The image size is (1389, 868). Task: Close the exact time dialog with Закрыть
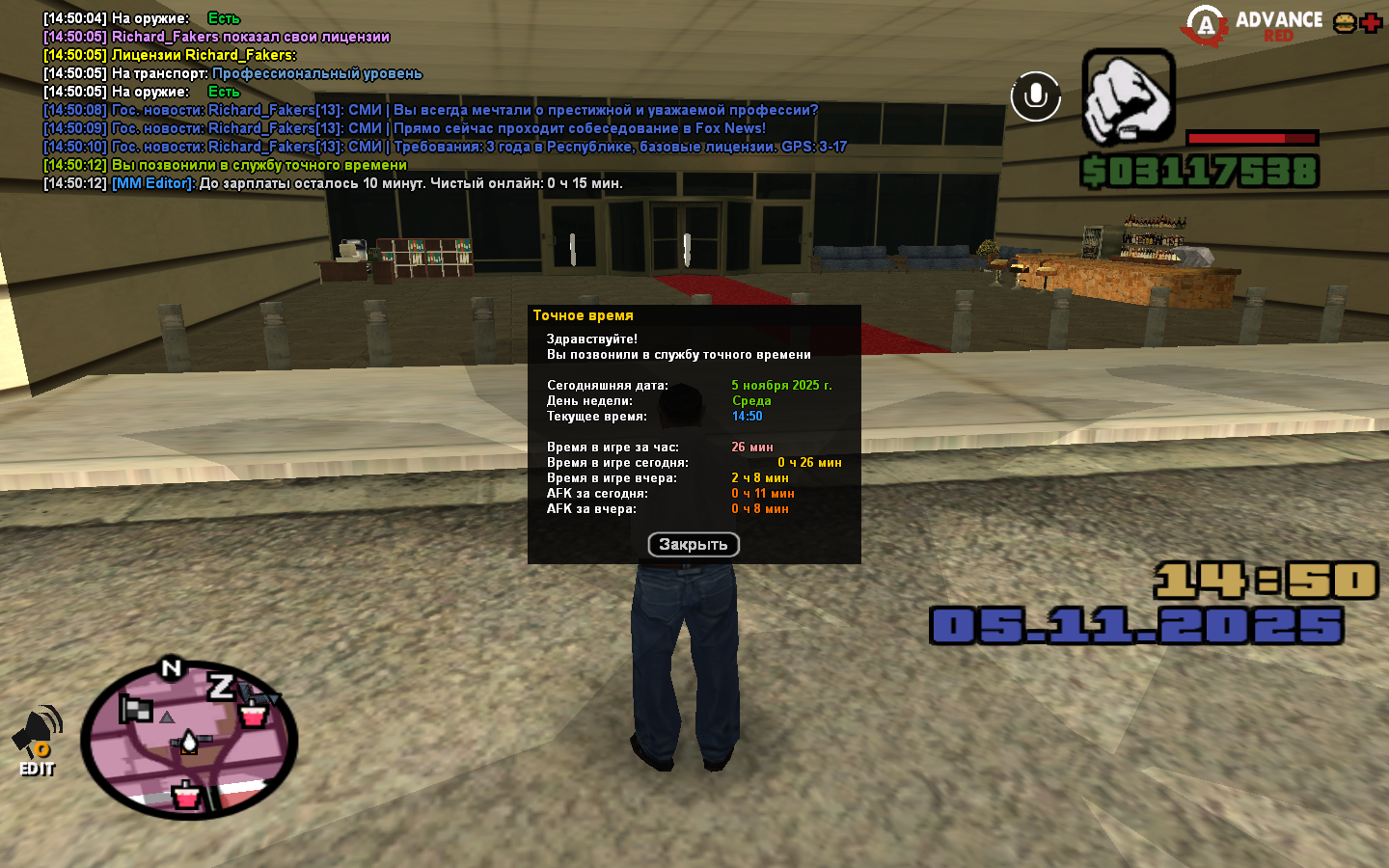coord(693,545)
